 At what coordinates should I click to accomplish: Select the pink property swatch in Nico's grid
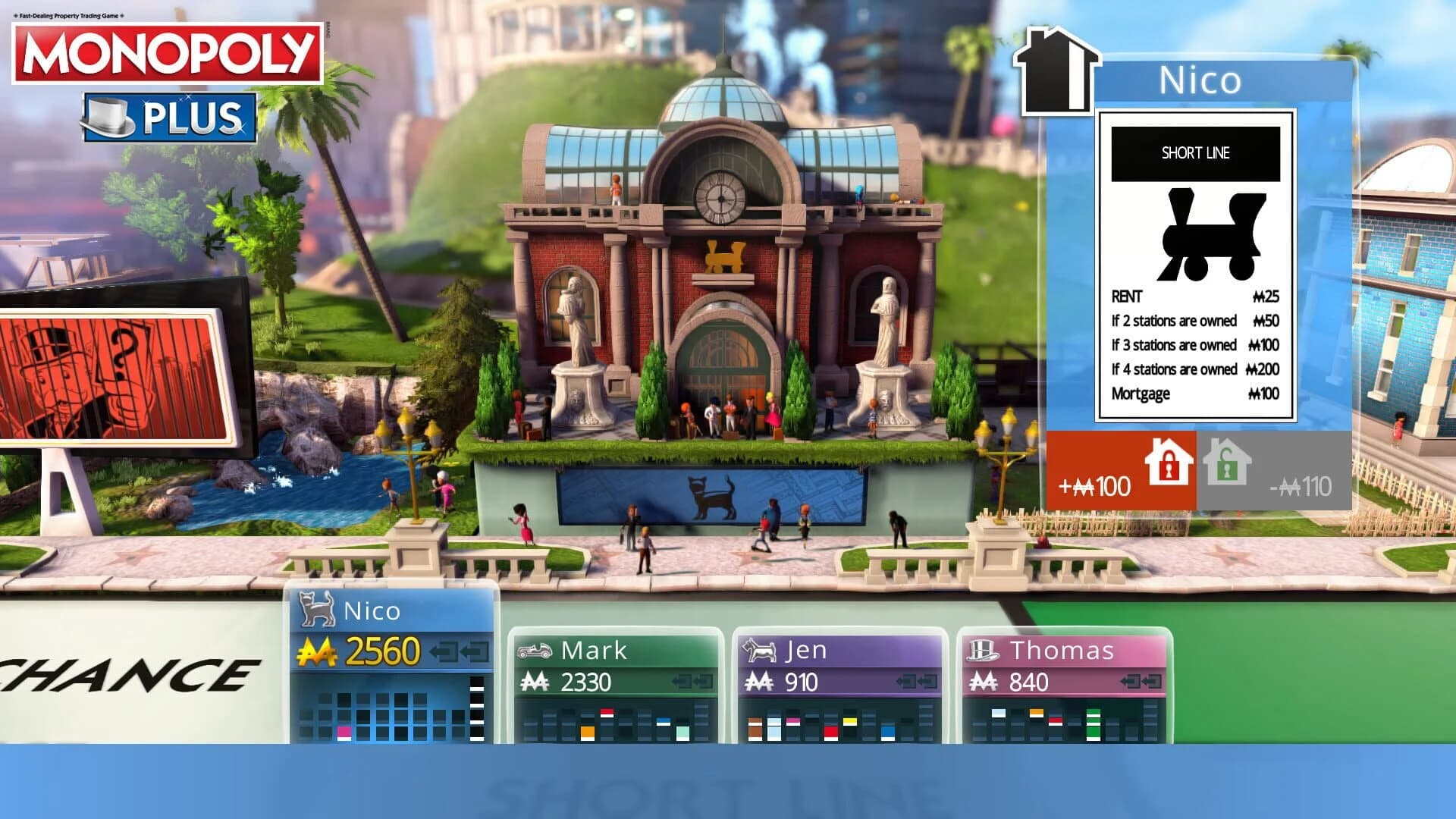pos(344,730)
